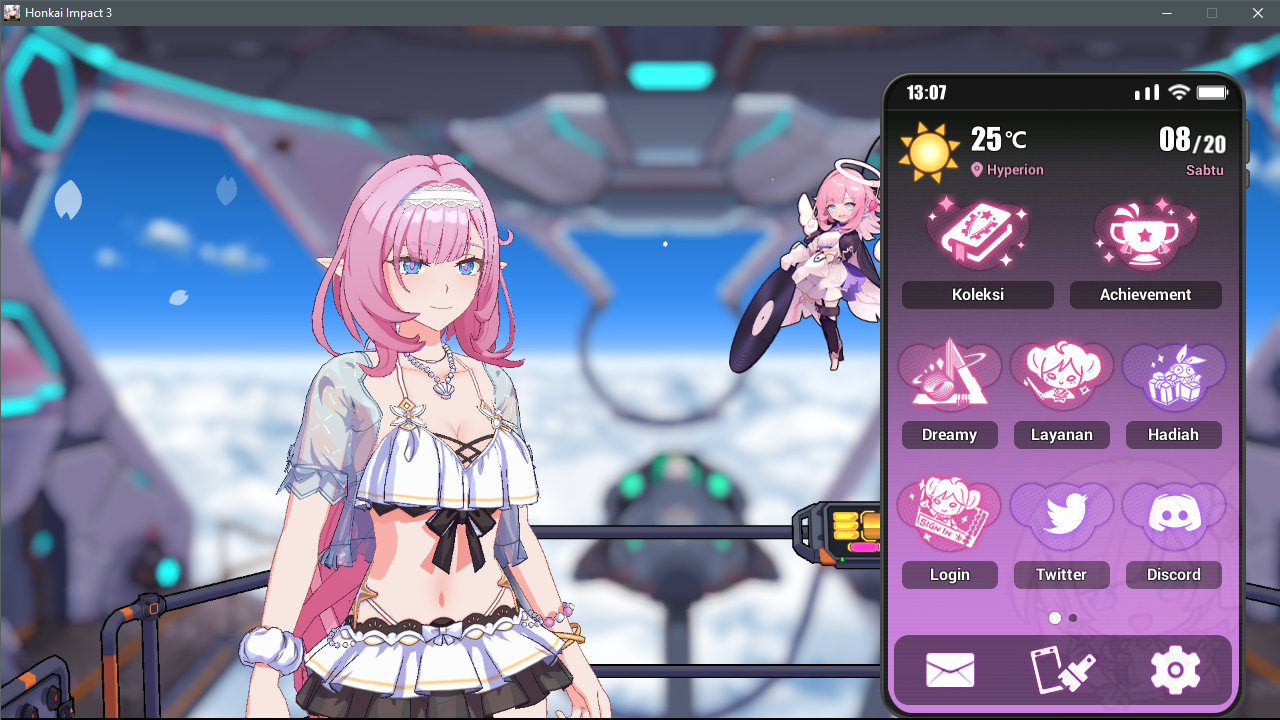Select the second page dot
The image size is (1280, 720).
[x=1073, y=618]
